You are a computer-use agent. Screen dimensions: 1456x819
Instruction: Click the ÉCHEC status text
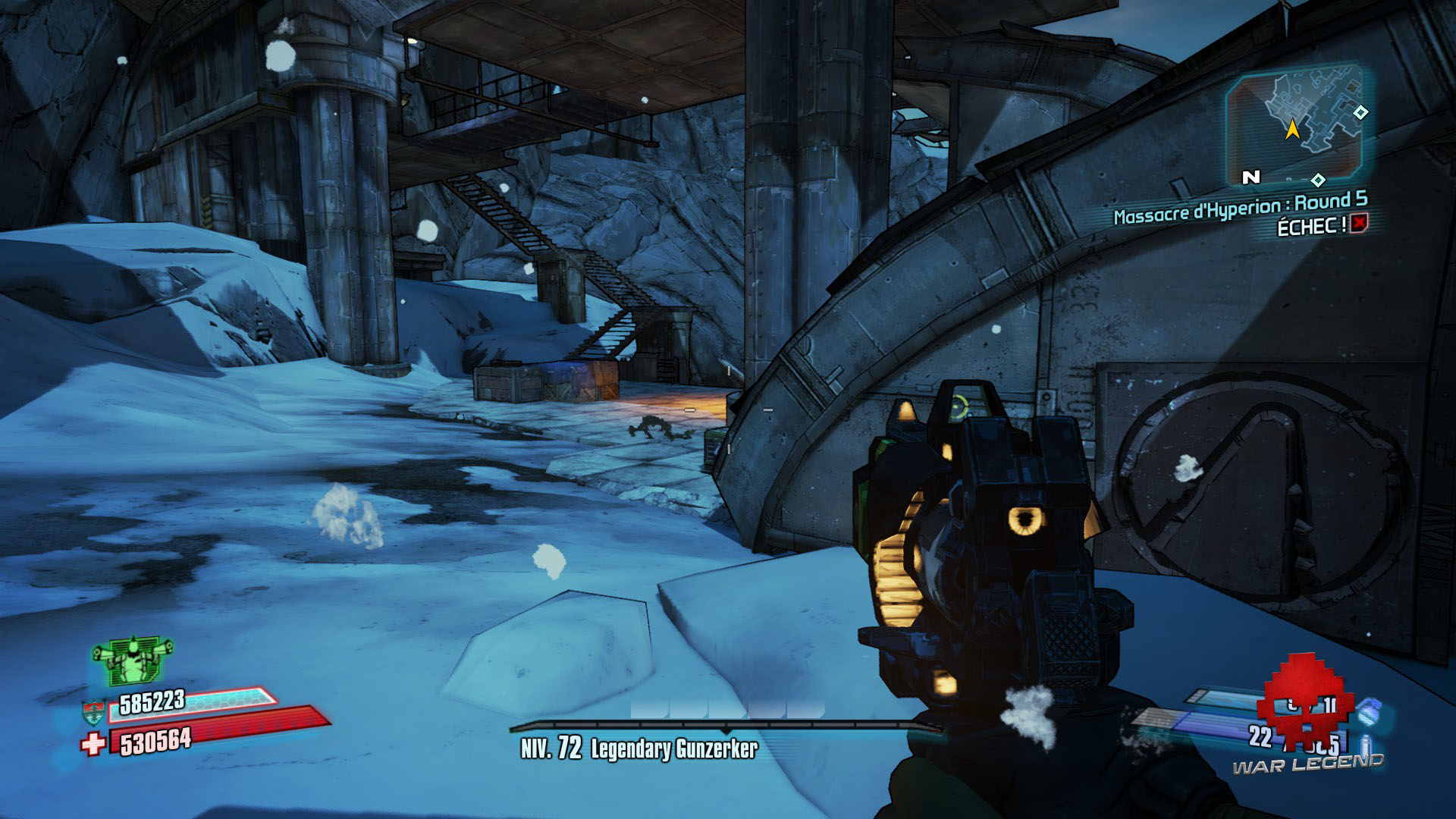[1312, 224]
